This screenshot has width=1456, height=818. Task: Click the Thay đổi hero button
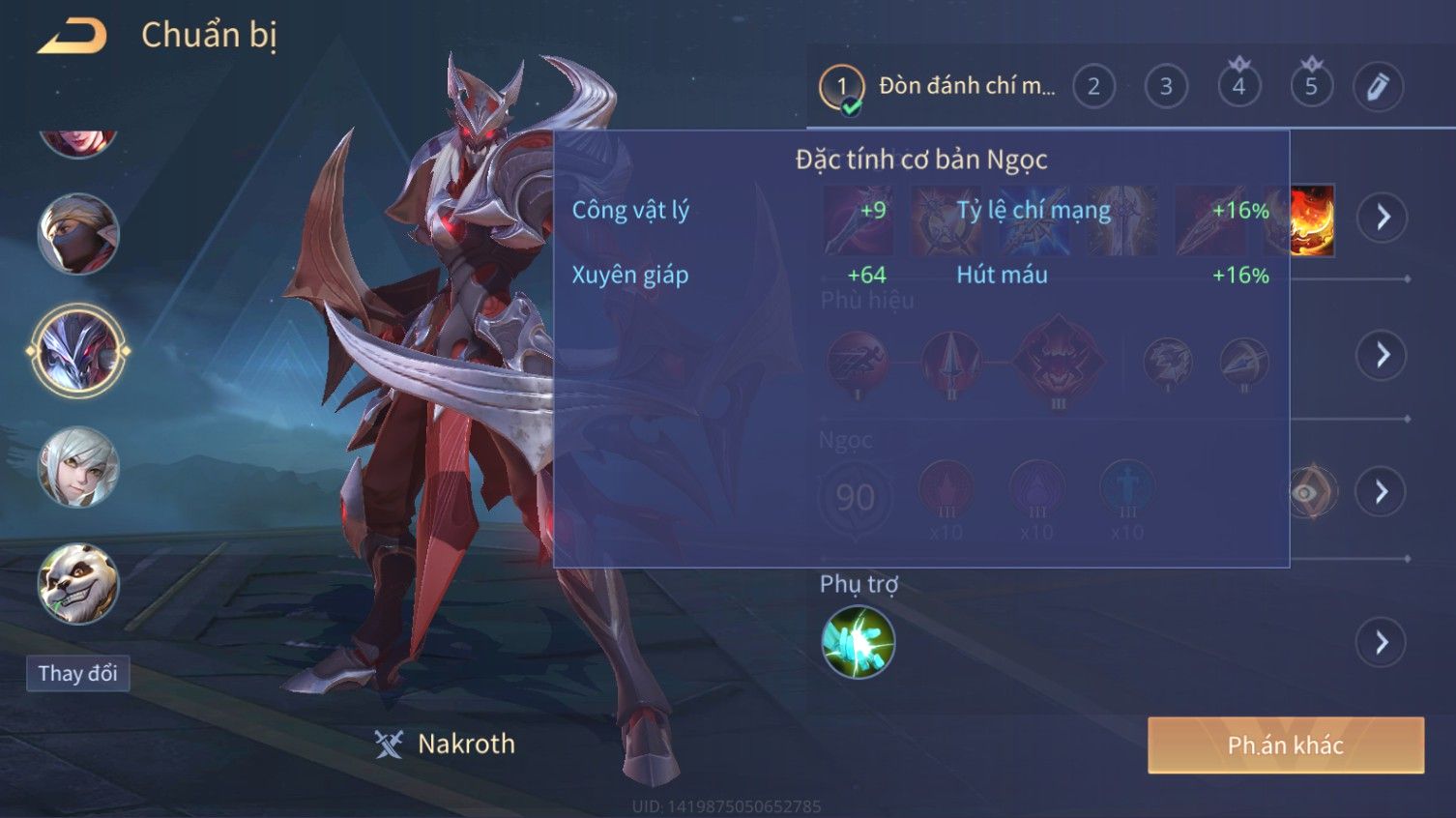click(x=77, y=673)
